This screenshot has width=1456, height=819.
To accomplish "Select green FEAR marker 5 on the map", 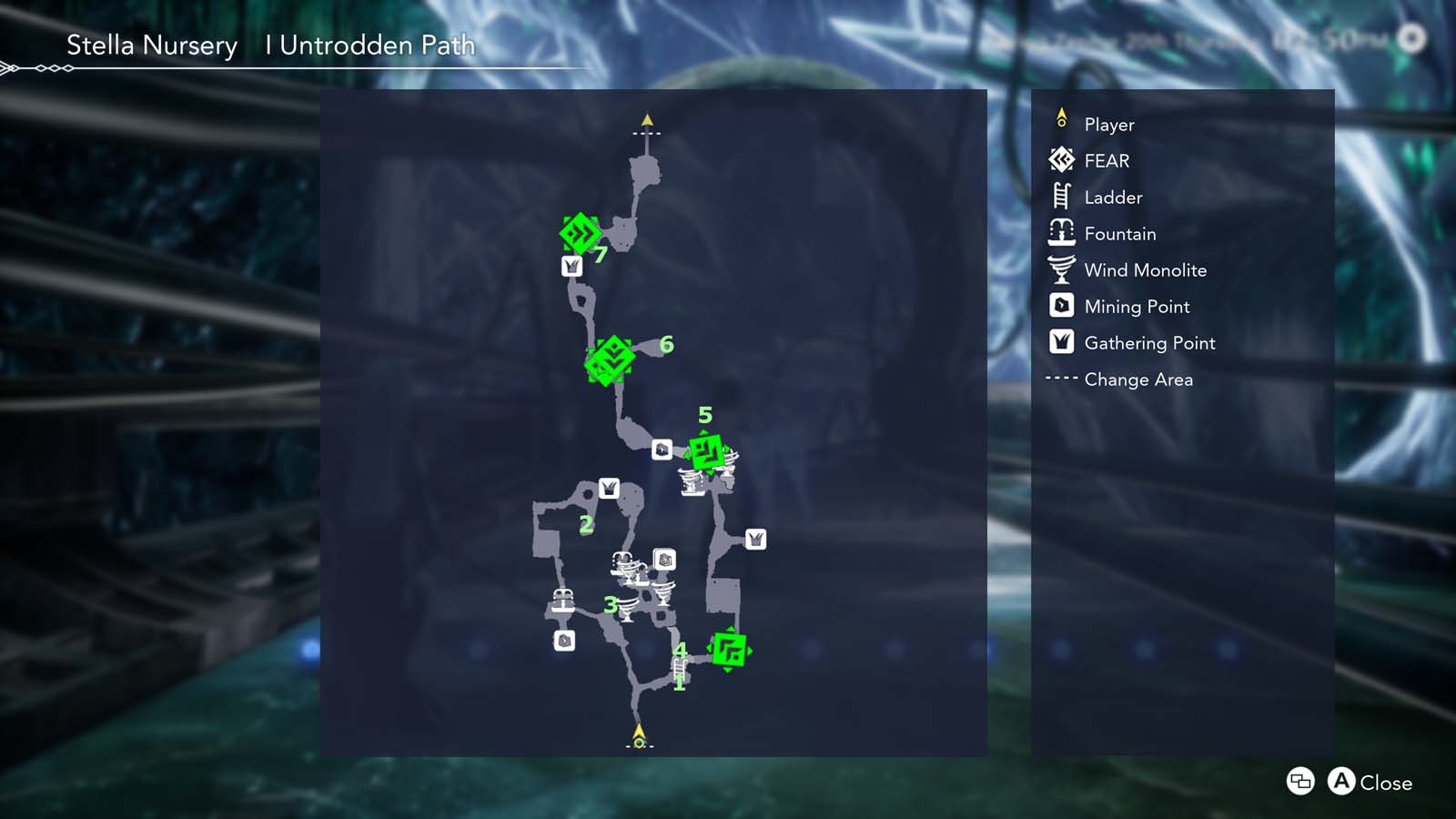I will (x=707, y=450).
